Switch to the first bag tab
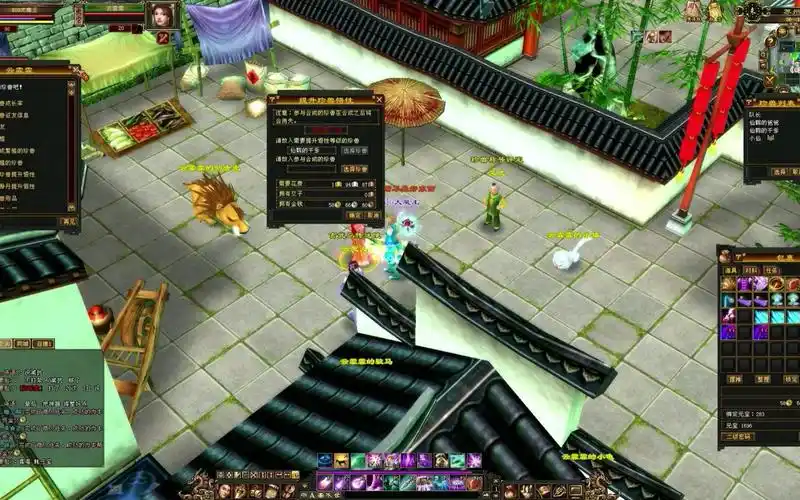 point(731,270)
